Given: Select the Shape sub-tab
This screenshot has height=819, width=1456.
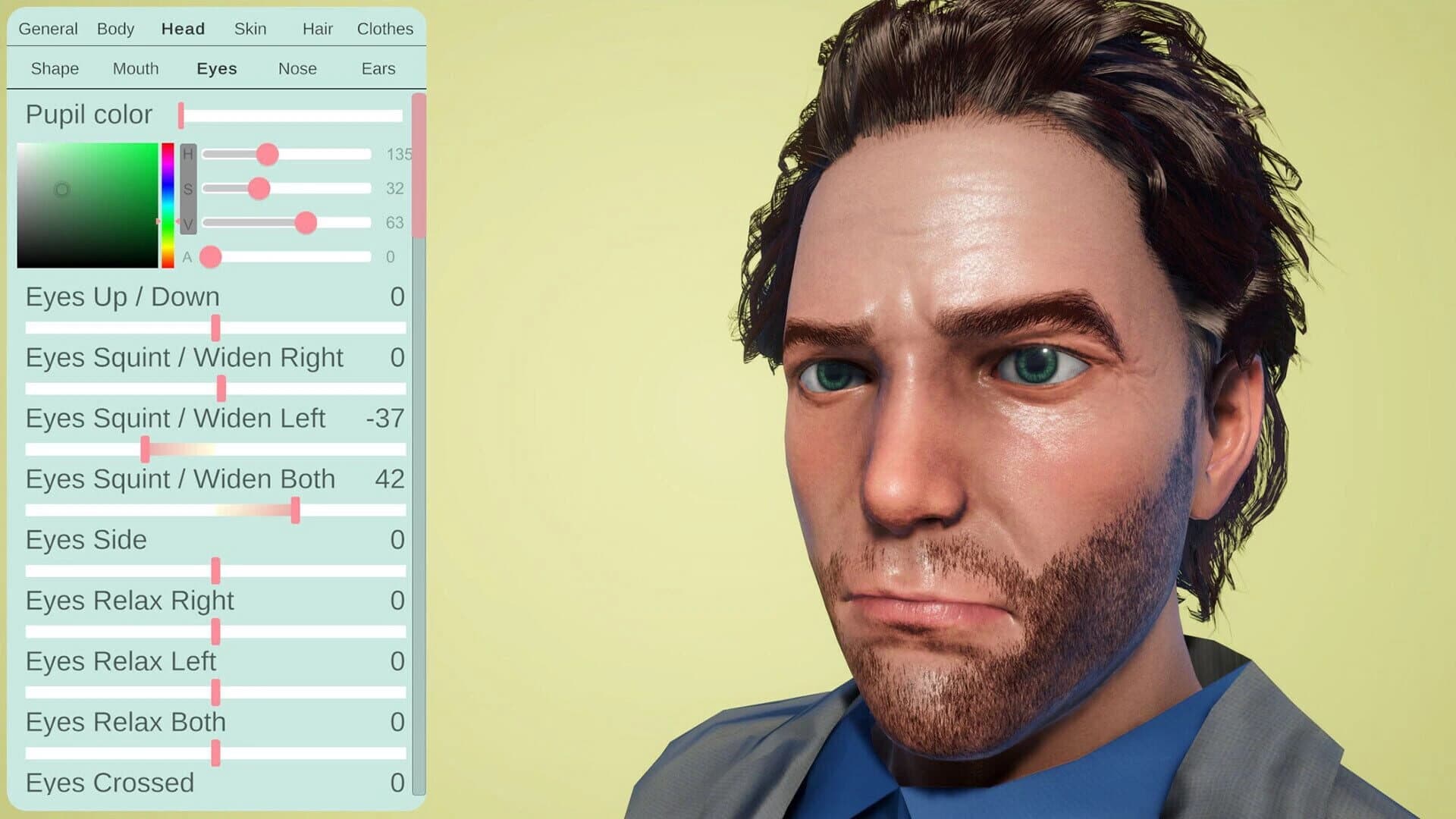Looking at the screenshot, I should tap(54, 68).
